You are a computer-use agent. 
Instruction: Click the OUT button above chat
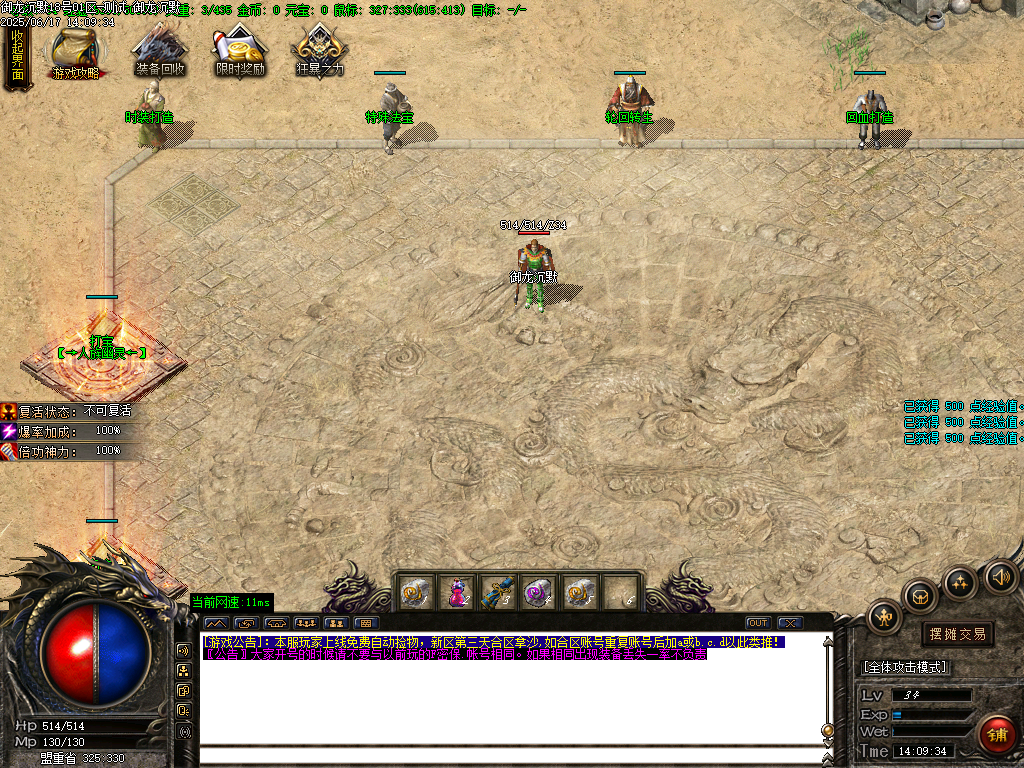coord(758,623)
